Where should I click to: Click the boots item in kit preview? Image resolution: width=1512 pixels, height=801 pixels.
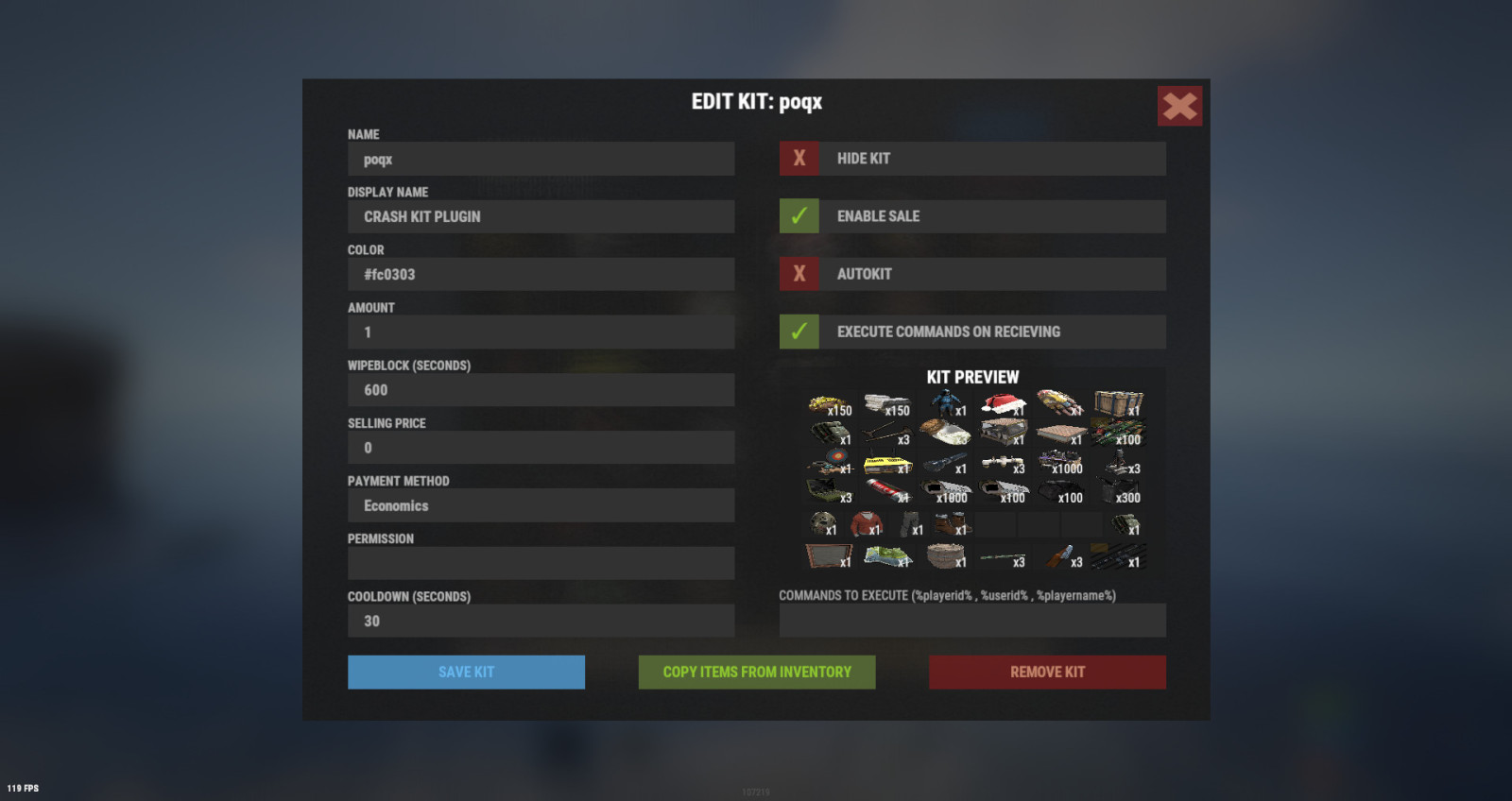tap(951, 524)
